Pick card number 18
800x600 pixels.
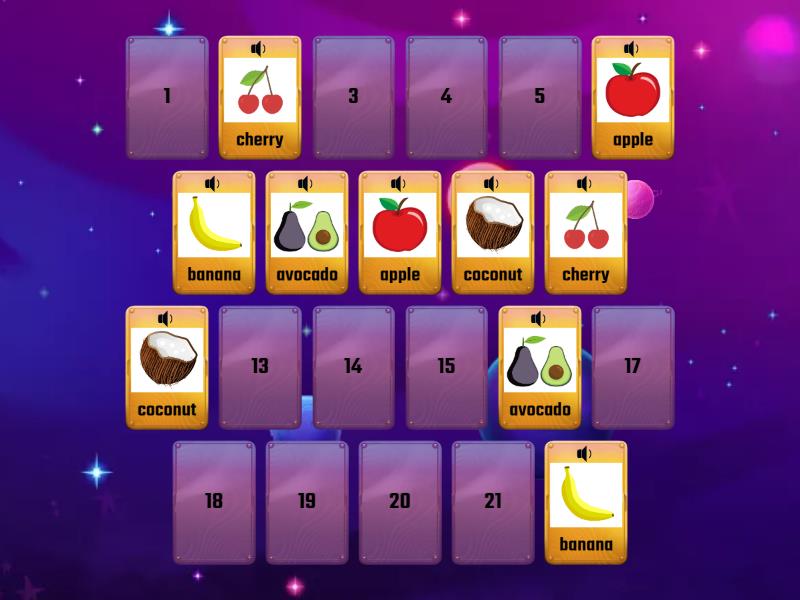tap(214, 502)
